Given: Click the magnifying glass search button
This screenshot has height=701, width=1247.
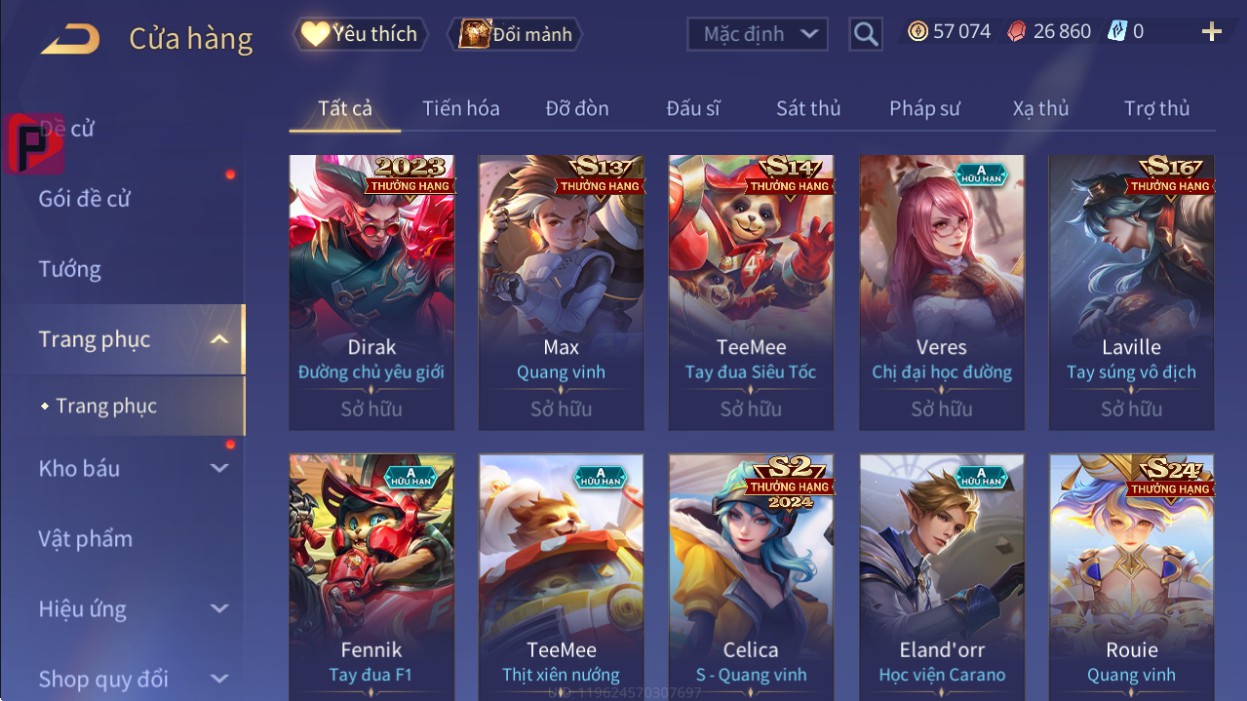Looking at the screenshot, I should [x=866, y=35].
